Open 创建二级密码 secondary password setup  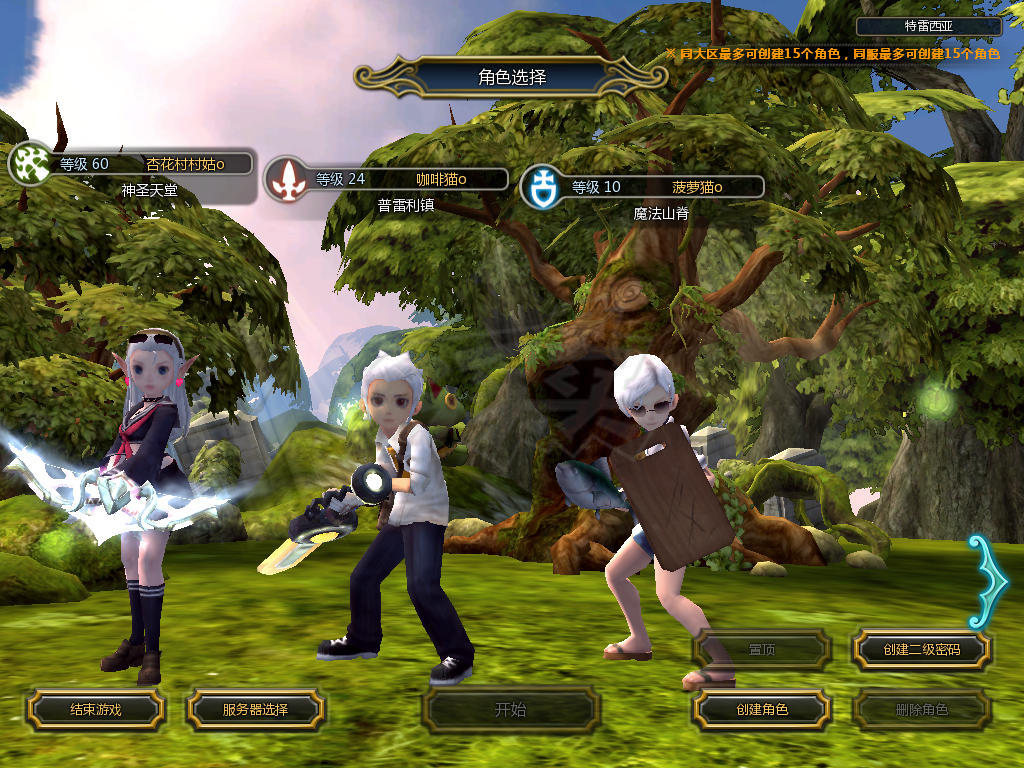point(921,650)
